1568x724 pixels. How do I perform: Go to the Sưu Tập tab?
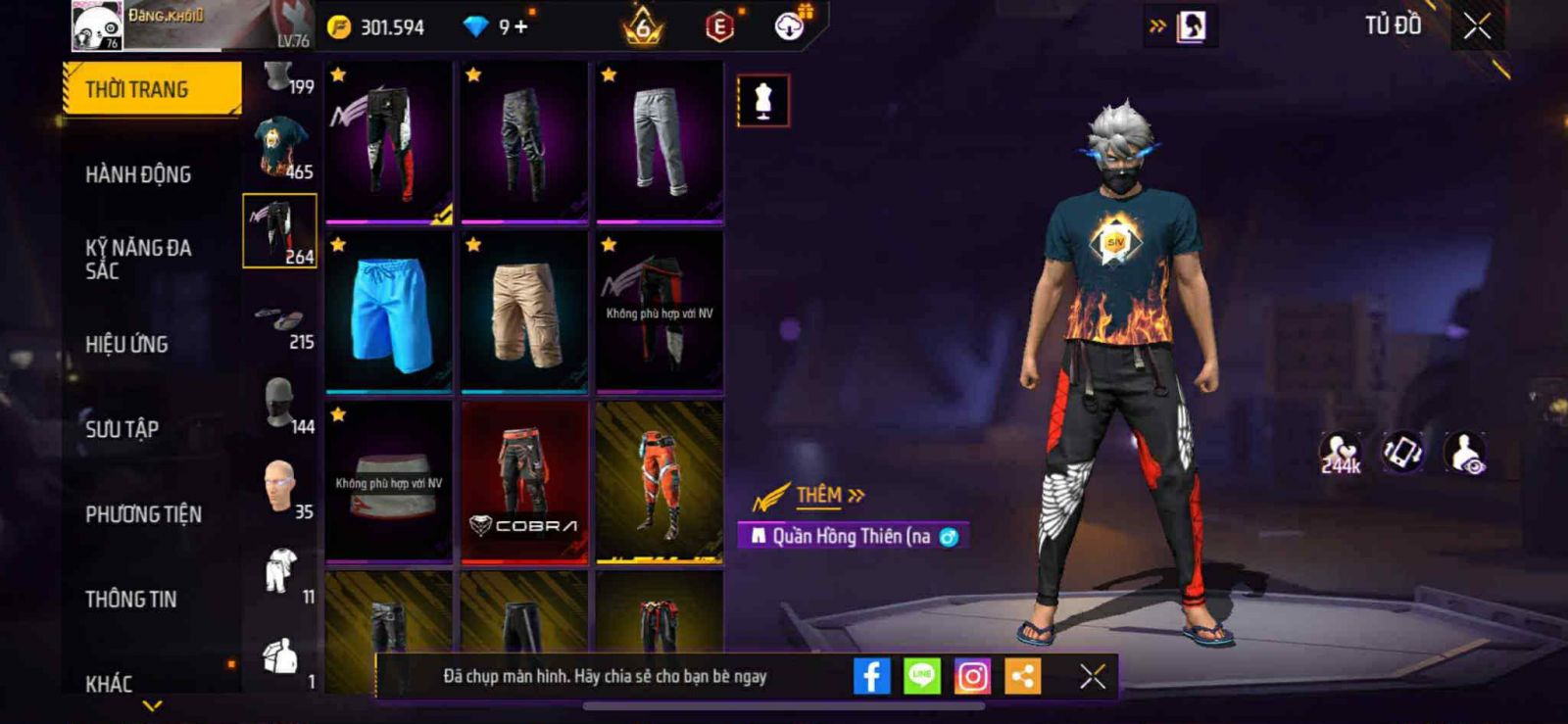point(122,429)
